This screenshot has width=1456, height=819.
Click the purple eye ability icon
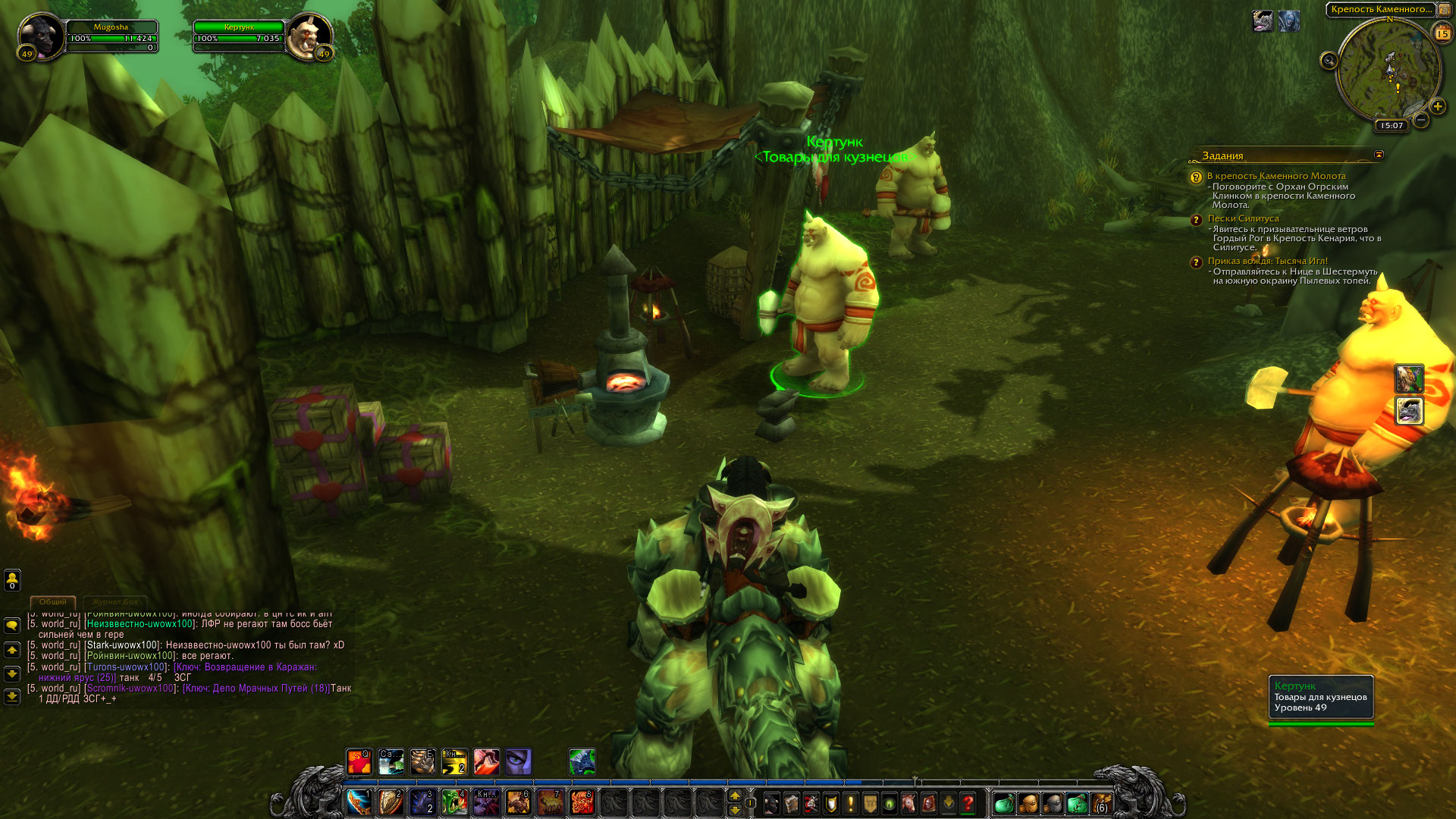click(x=519, y=761)
